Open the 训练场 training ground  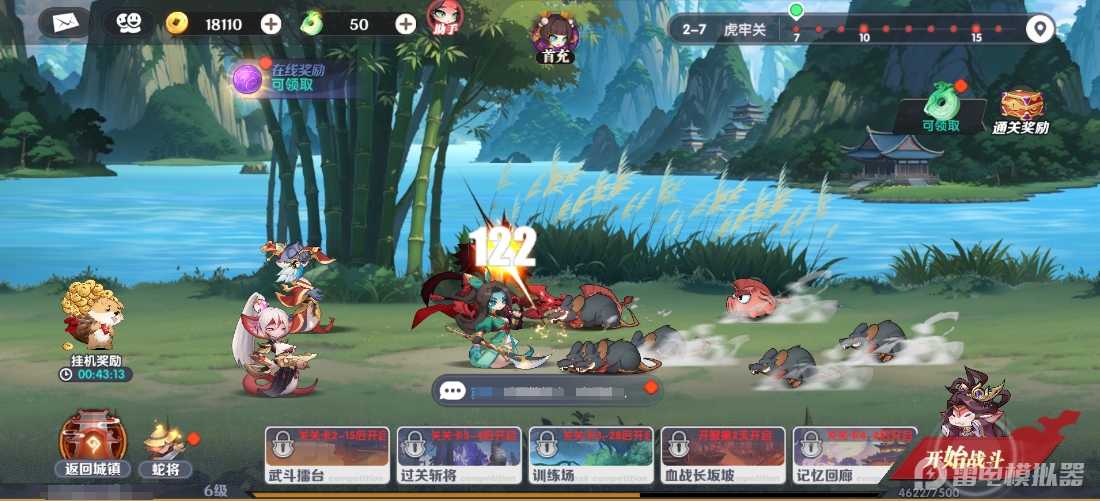[589, 456]
